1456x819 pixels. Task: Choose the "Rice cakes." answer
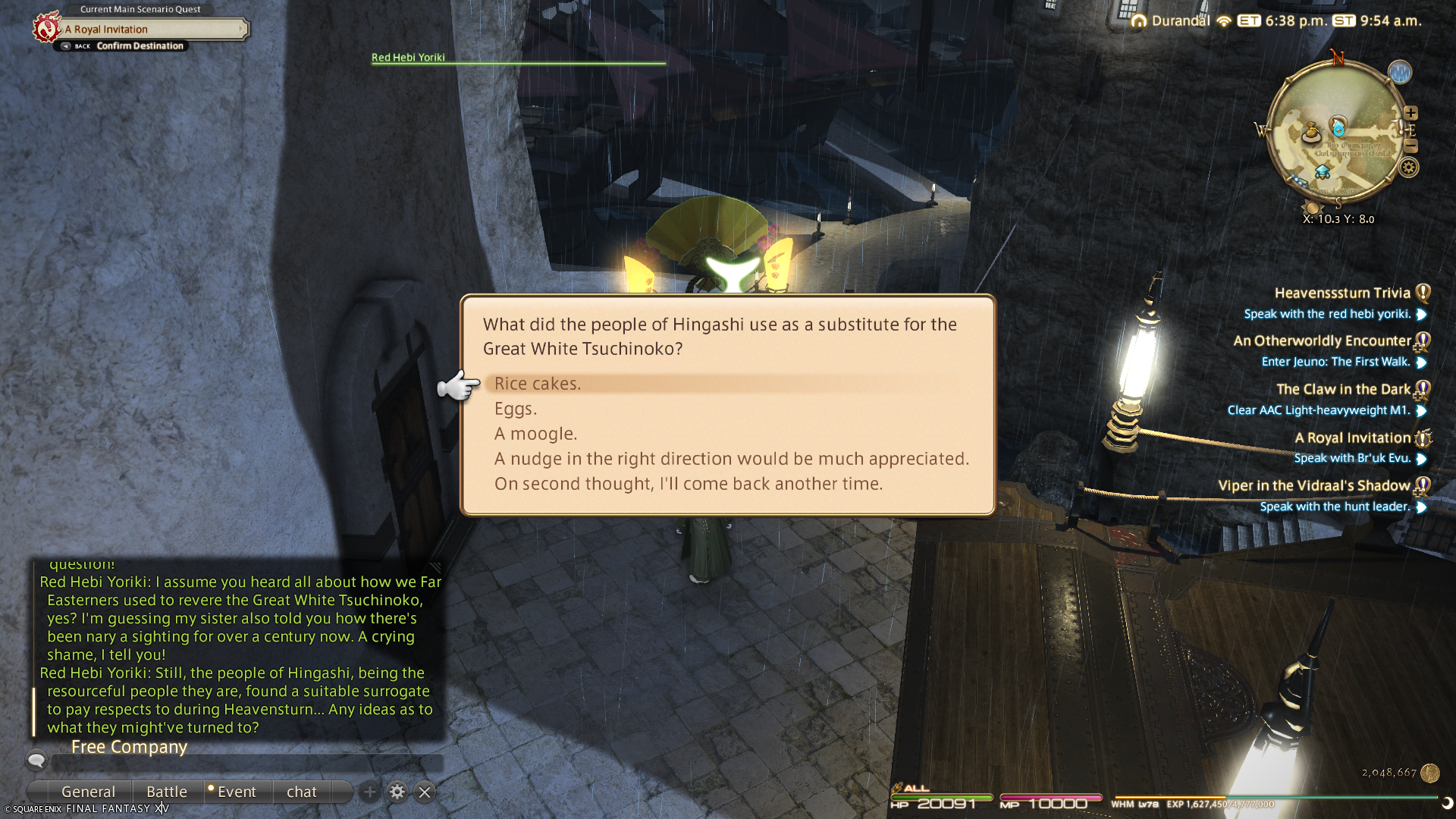click(538, 384)
